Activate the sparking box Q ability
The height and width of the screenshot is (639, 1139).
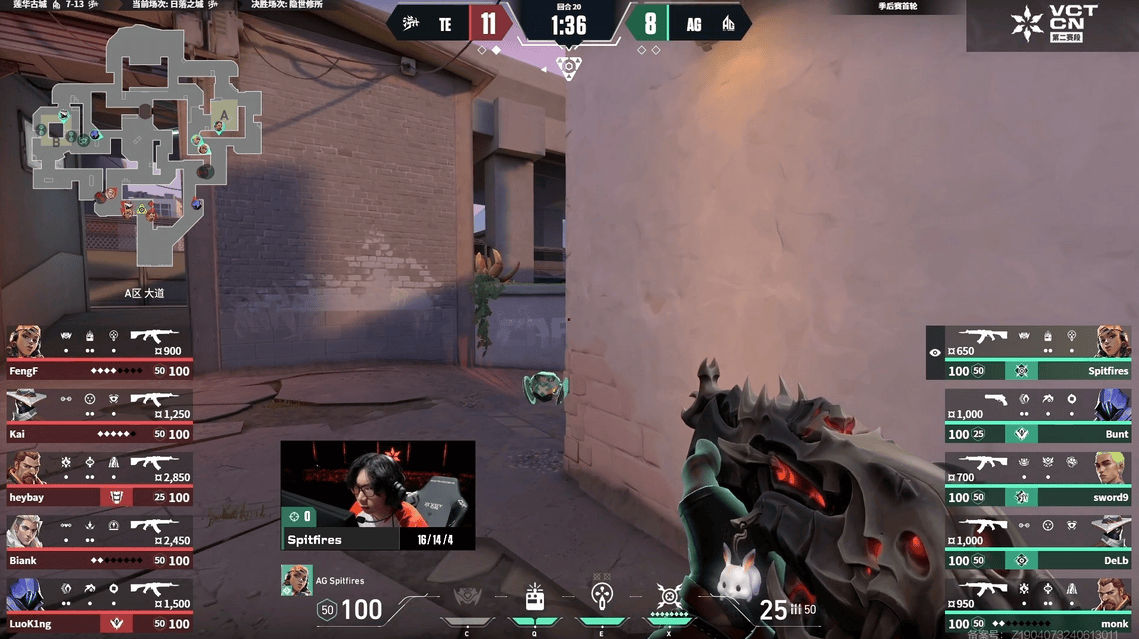534,598
